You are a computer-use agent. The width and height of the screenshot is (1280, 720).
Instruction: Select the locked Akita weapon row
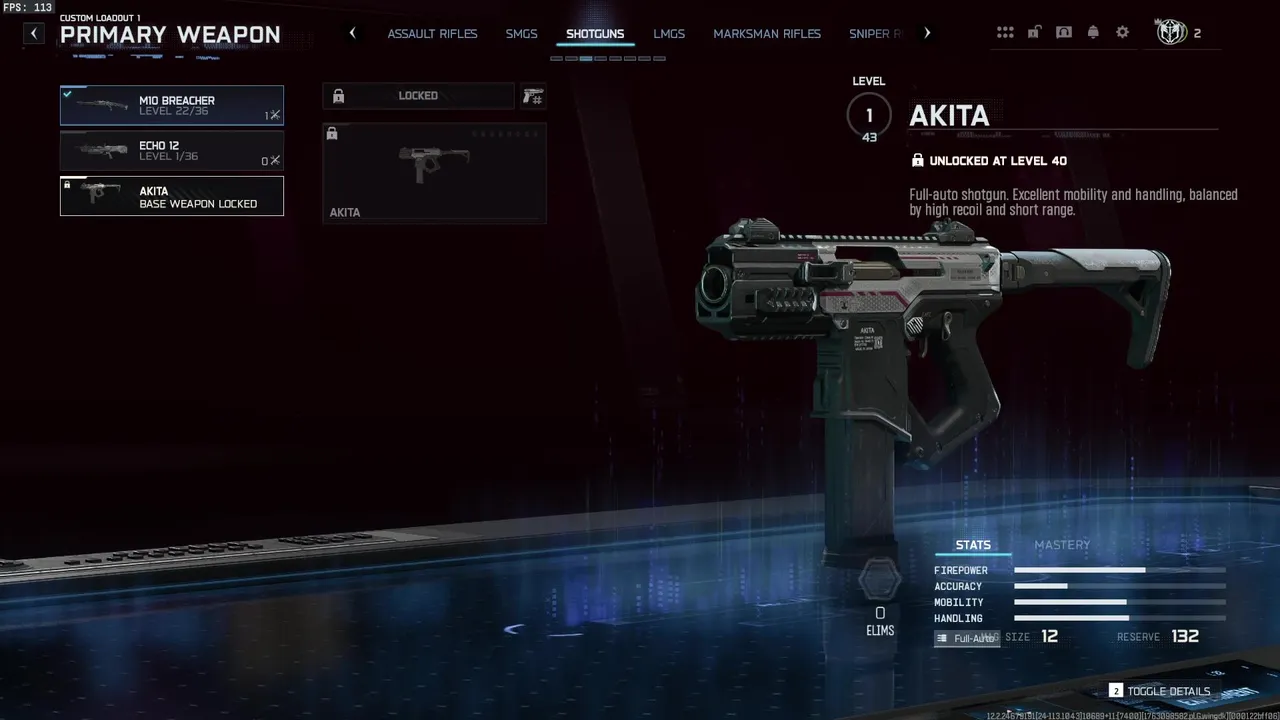[171, 196]
